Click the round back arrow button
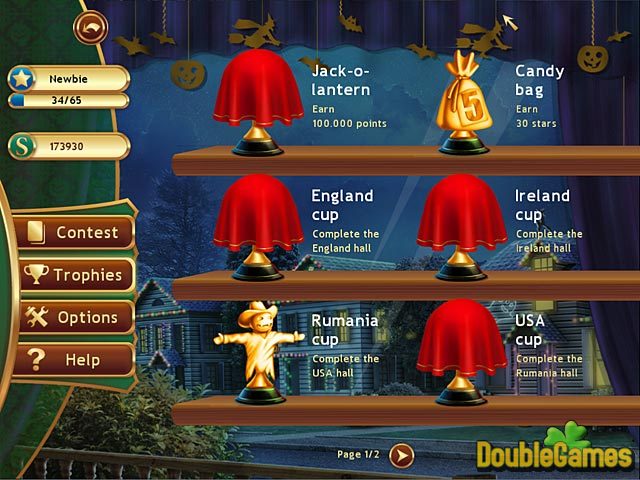Image resolution: width=640 pixels, height=480 pixels. (x=90, y=27)
